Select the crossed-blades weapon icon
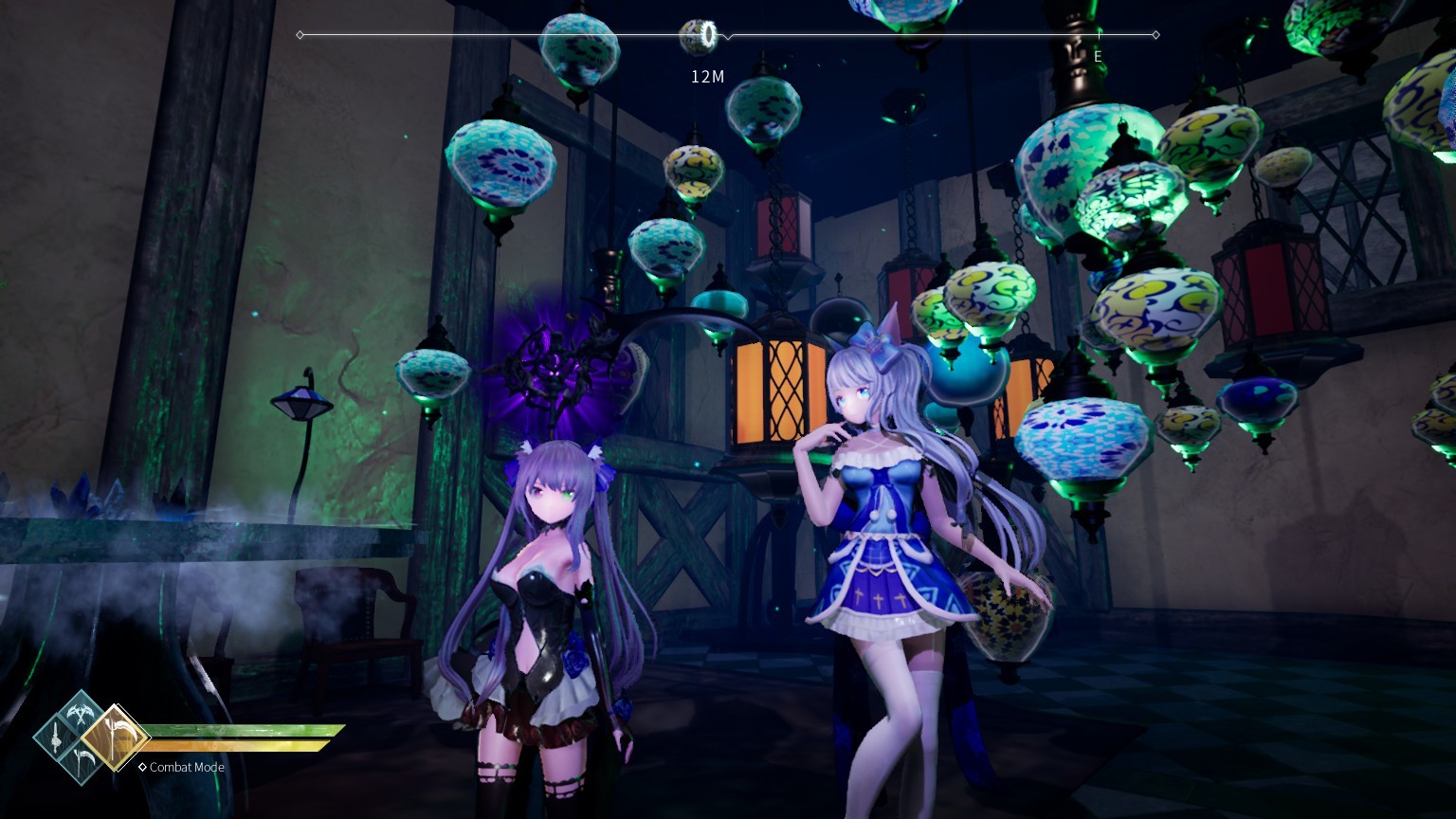 pos(80,714)
